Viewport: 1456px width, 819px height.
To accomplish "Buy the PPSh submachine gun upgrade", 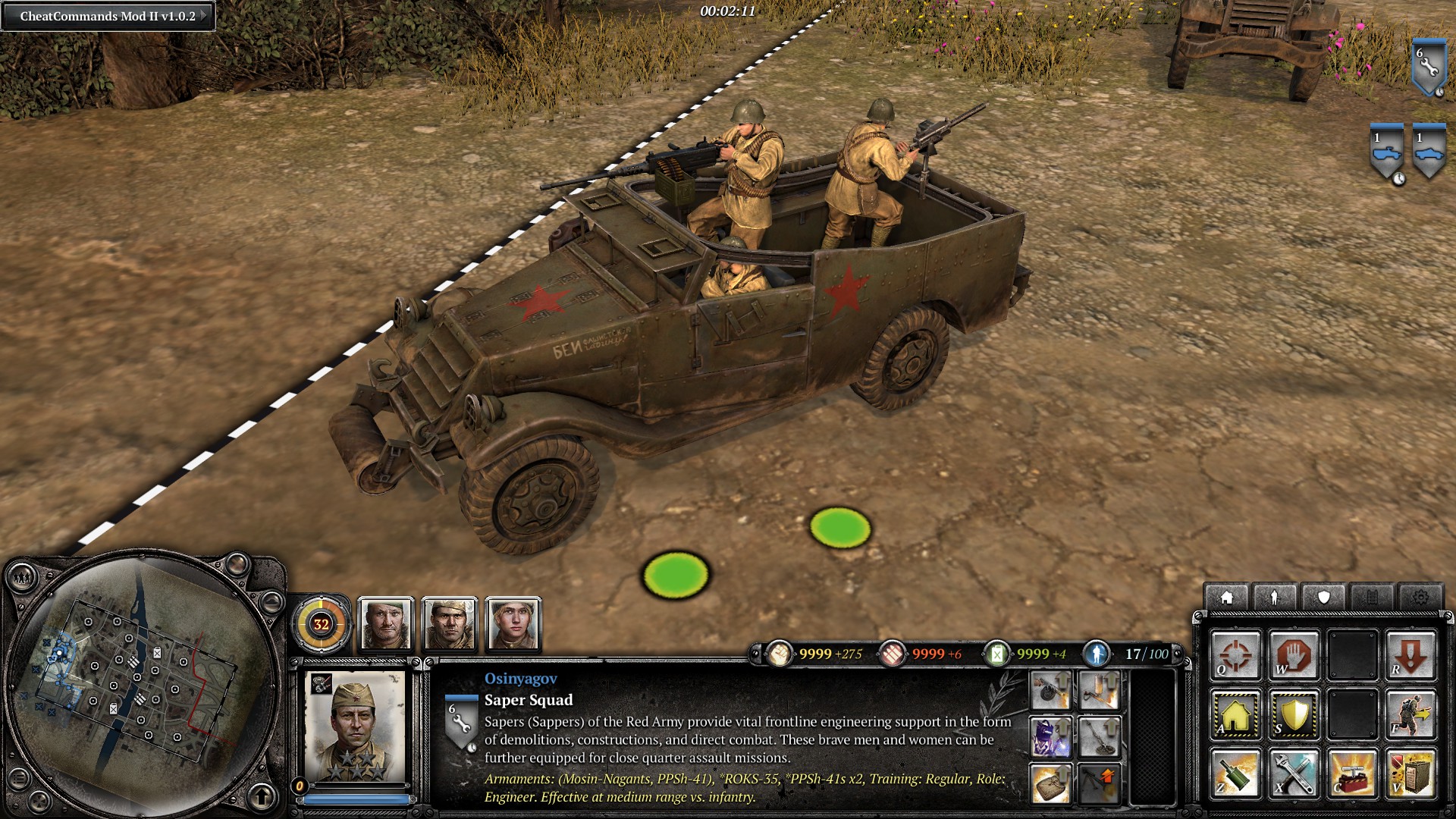I will tap(1051, 692).
